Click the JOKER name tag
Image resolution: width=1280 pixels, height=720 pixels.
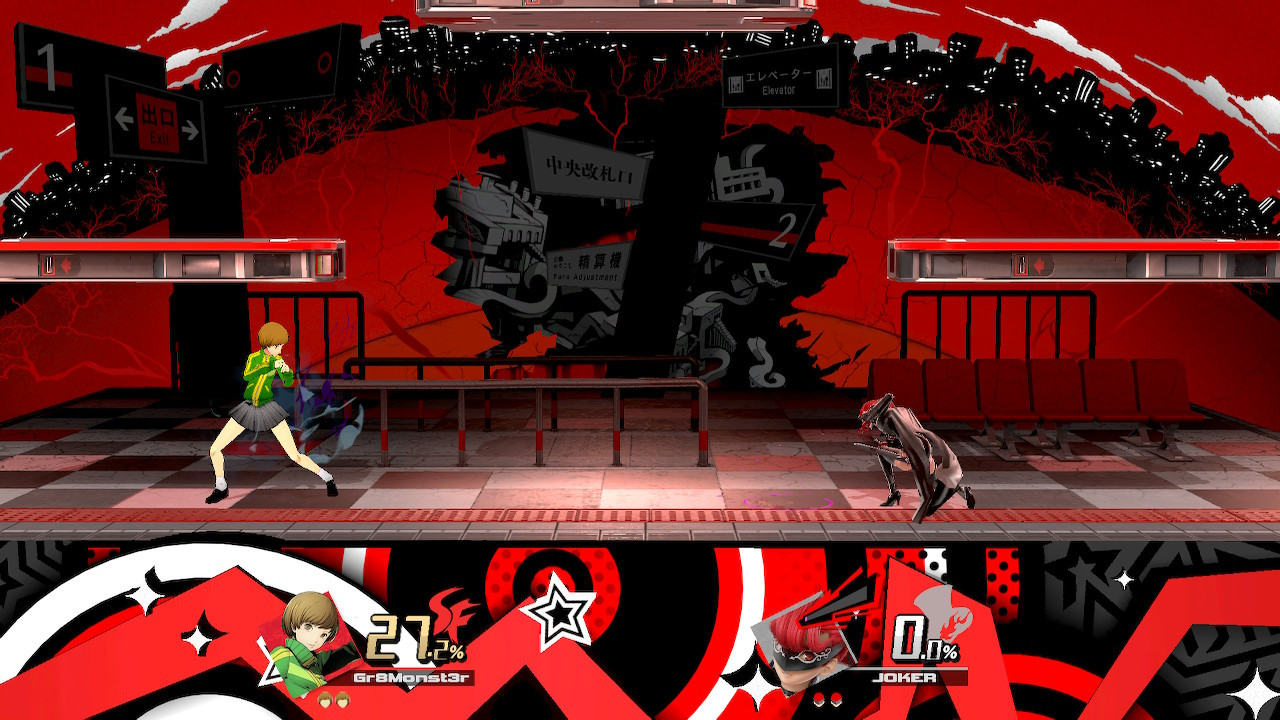904,677
